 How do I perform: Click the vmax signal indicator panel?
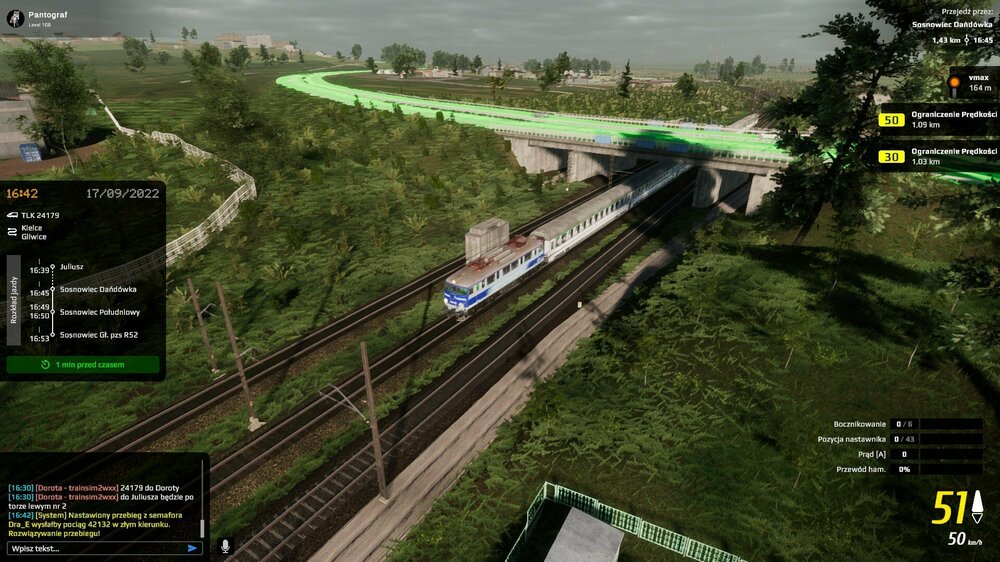click(x=971, y=83)
